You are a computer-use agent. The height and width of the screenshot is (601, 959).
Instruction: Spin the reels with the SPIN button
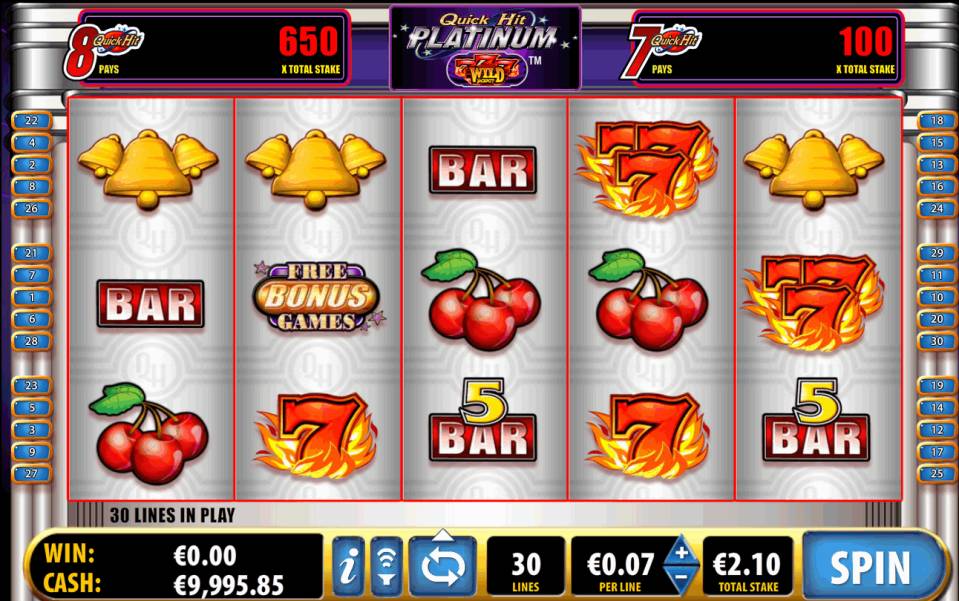coord(870,566)
